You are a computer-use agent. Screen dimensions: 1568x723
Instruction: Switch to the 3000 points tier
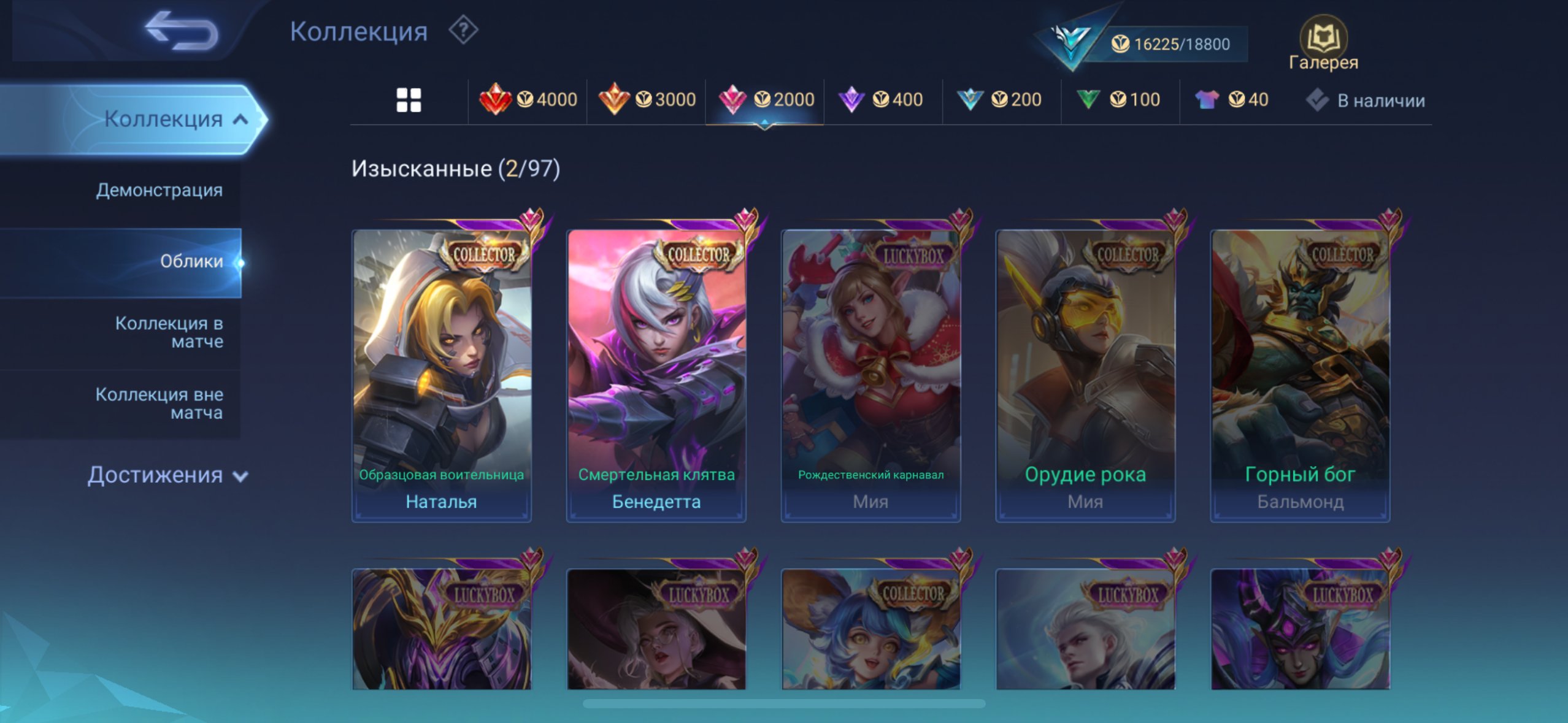647,99
